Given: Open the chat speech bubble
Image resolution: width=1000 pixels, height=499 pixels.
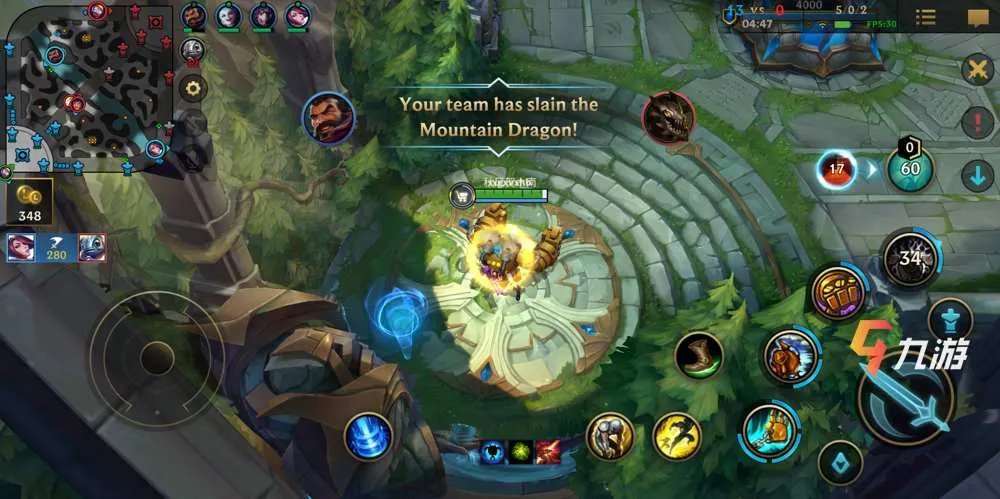Looking at the screenshot, I should (x=977, y=17).
